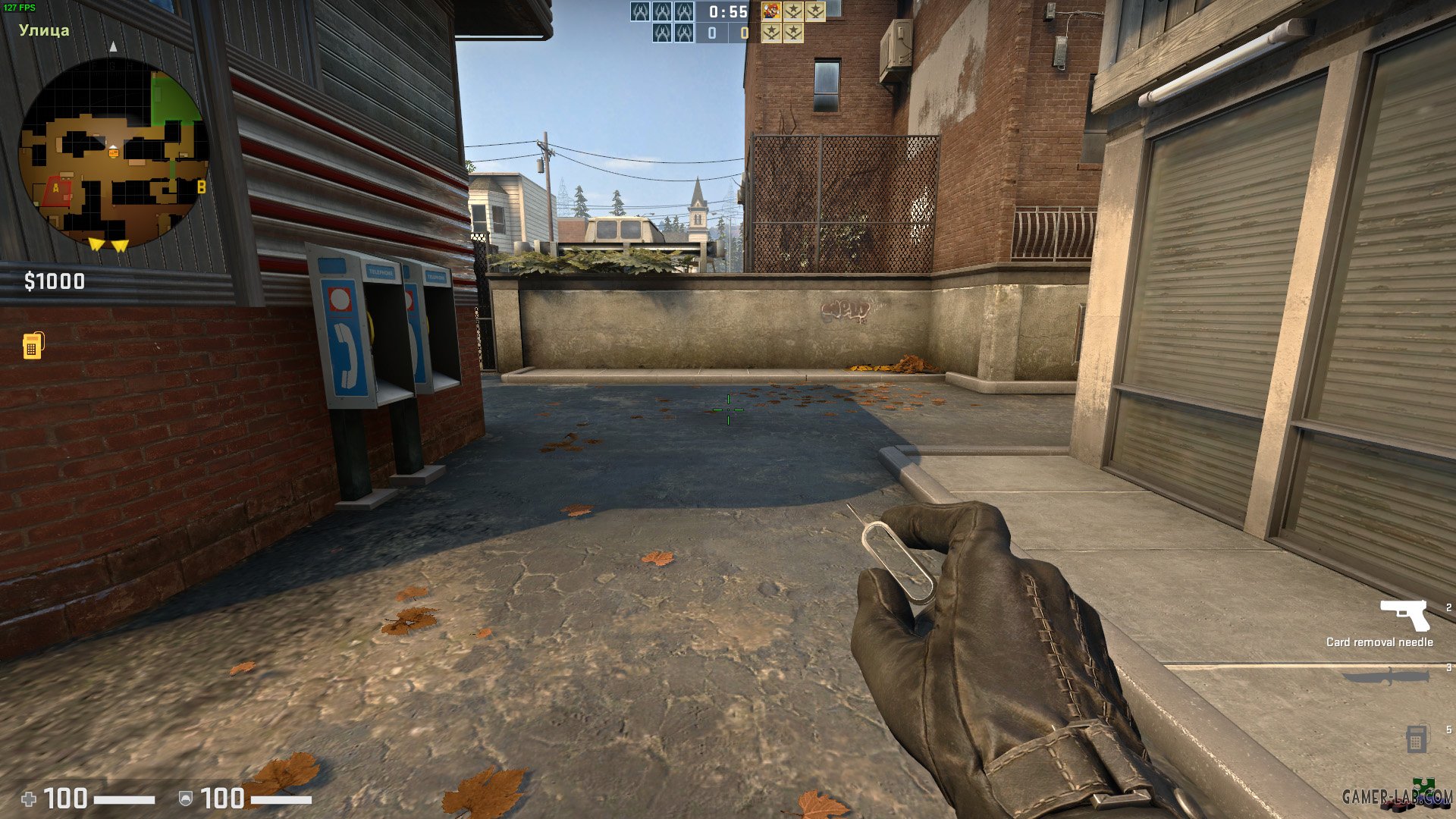This screenshot has width=1456, height=819.
Task: Click the CT score of 0
Action: 714,33
